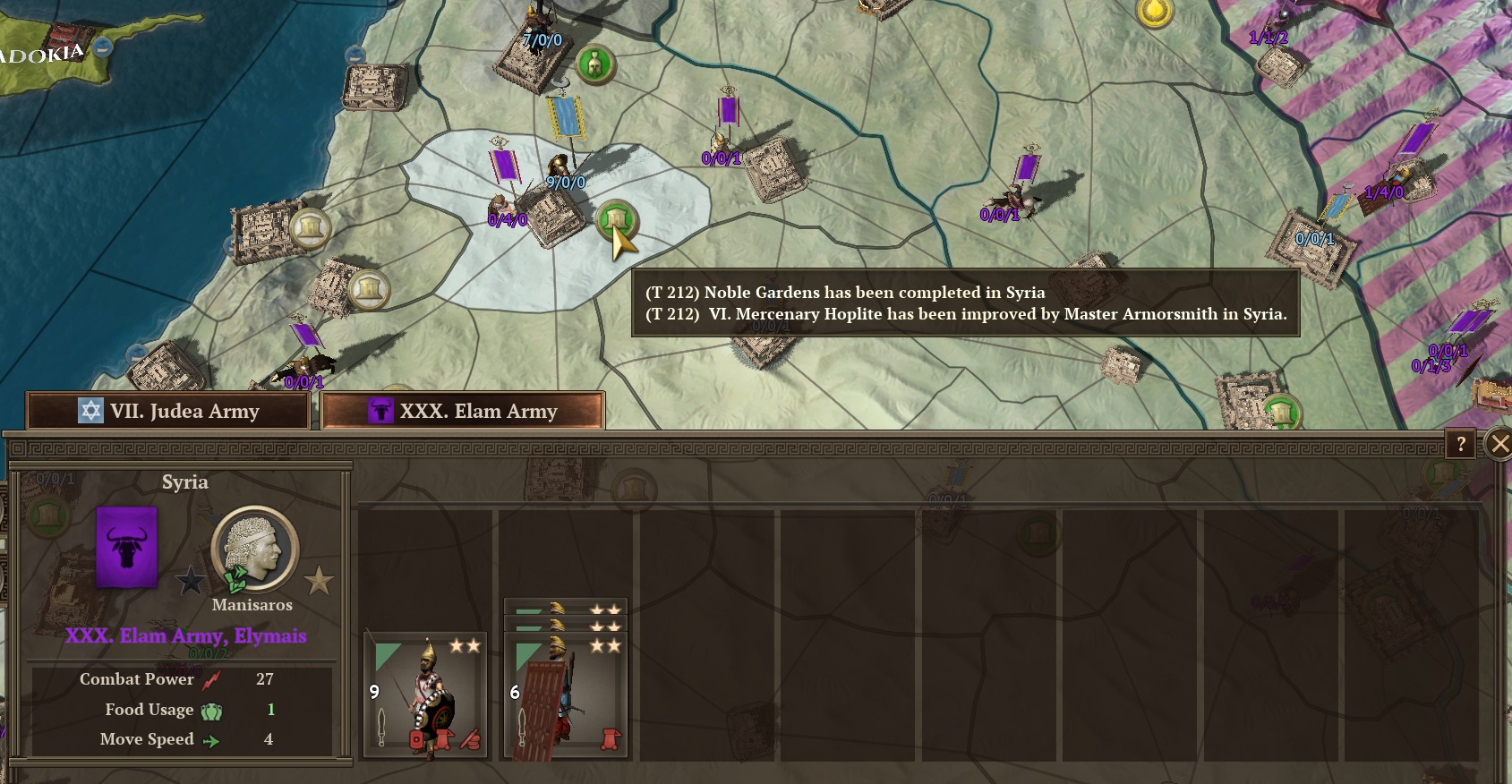Open the Manisaros general portrait

click(253, 550)
